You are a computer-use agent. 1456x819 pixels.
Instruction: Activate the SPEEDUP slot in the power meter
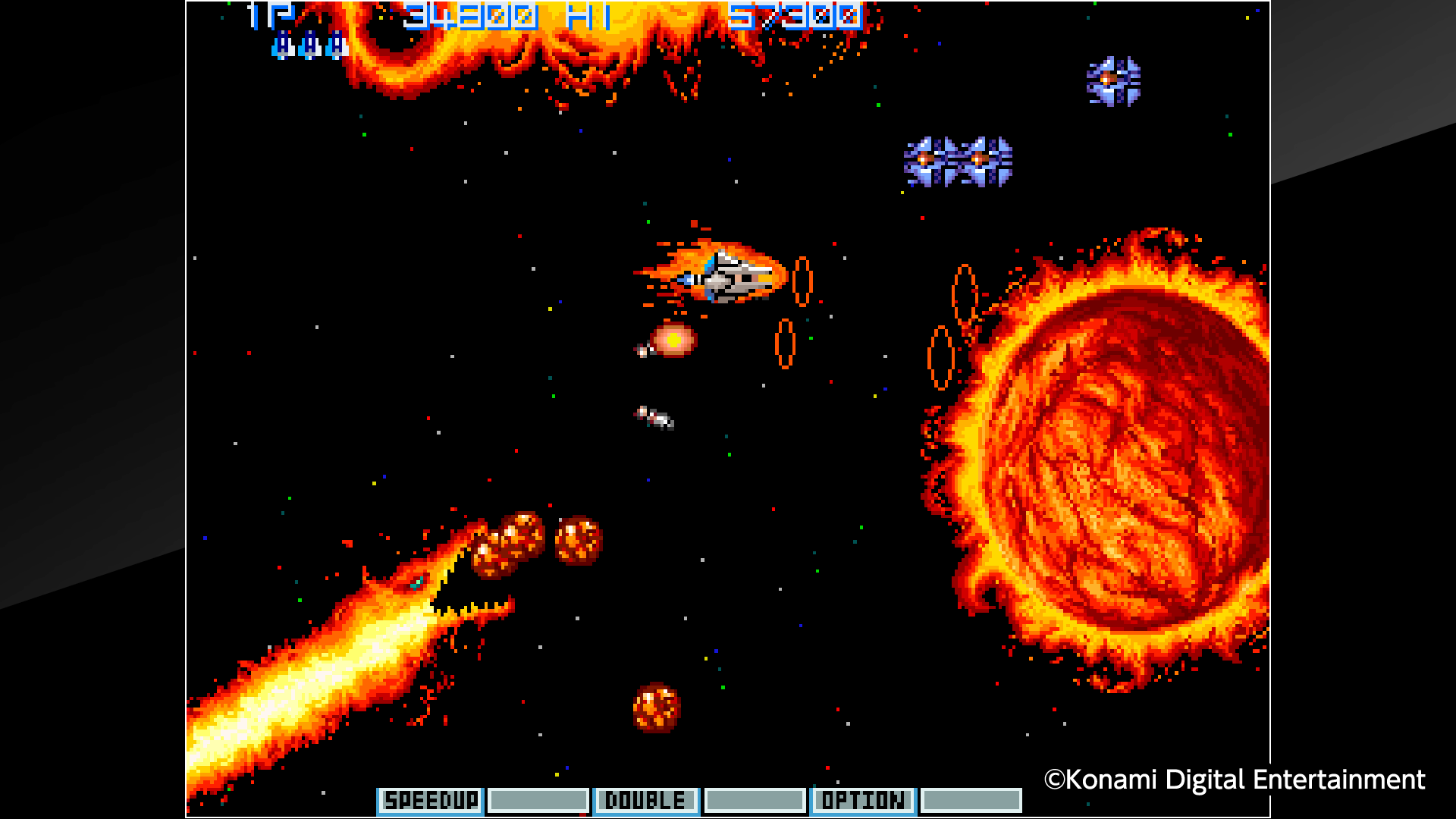(430, 799)
